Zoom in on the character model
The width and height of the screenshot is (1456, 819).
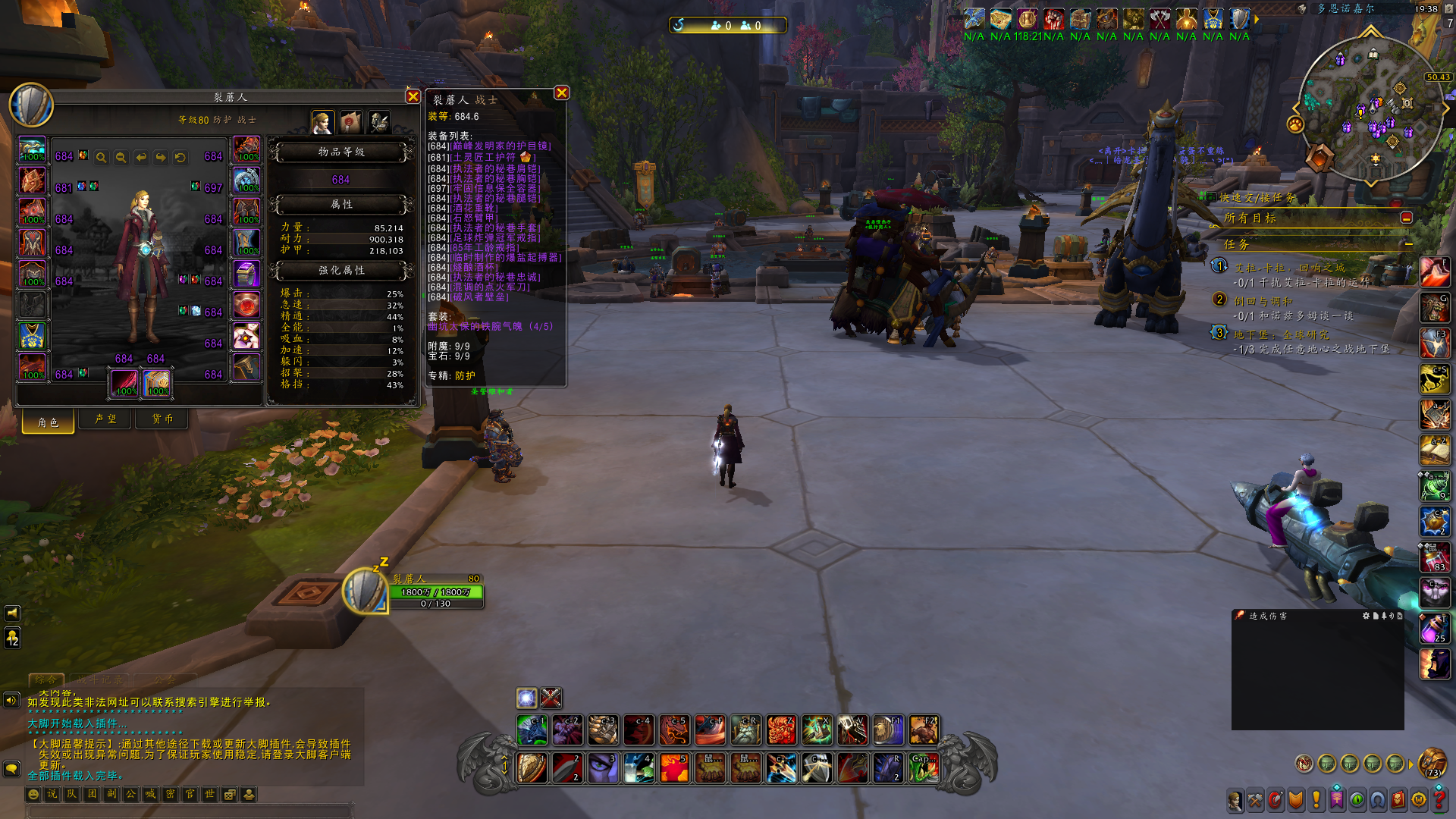point(102,157)
